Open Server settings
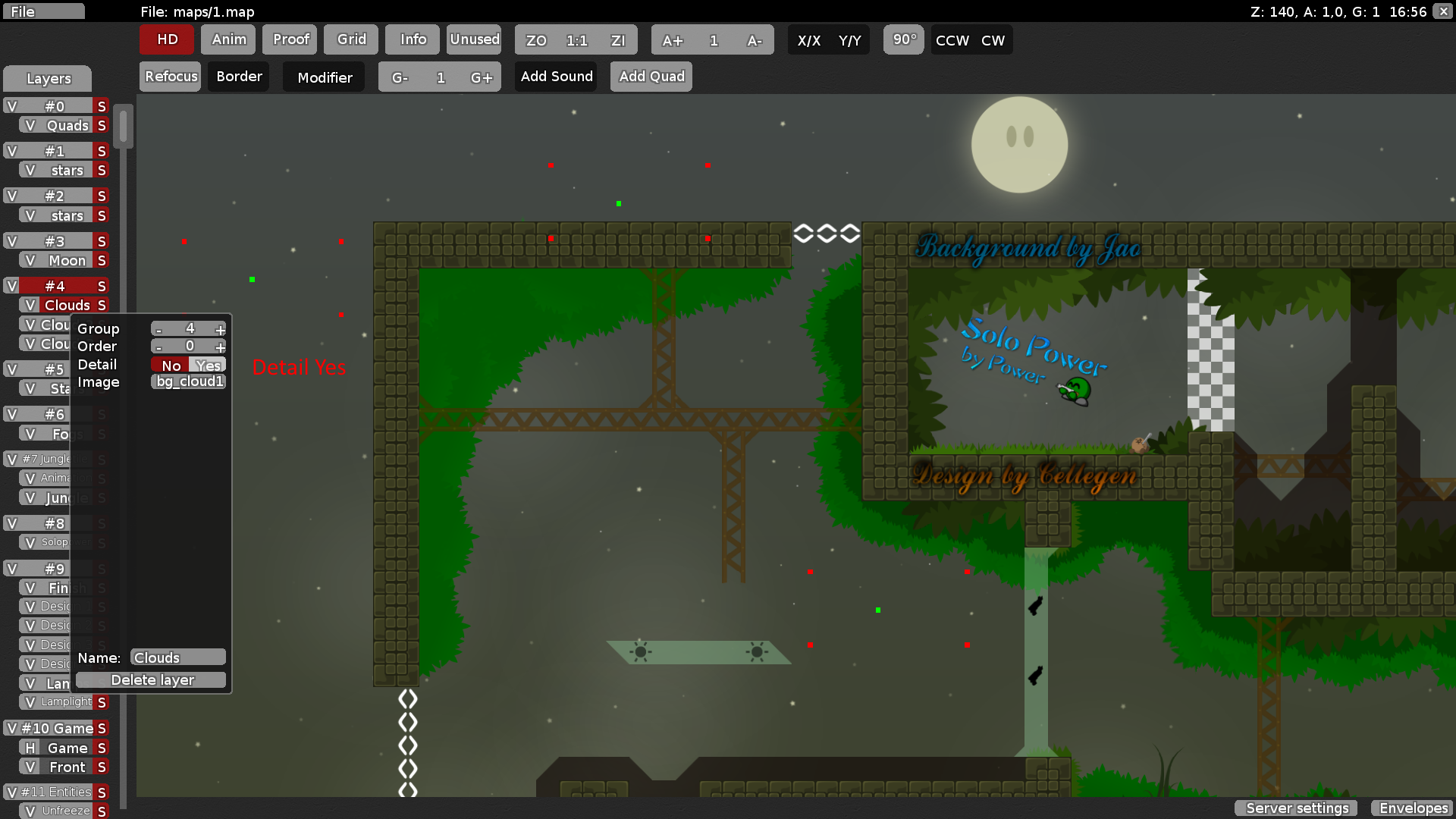 (x=1297, y=808)
